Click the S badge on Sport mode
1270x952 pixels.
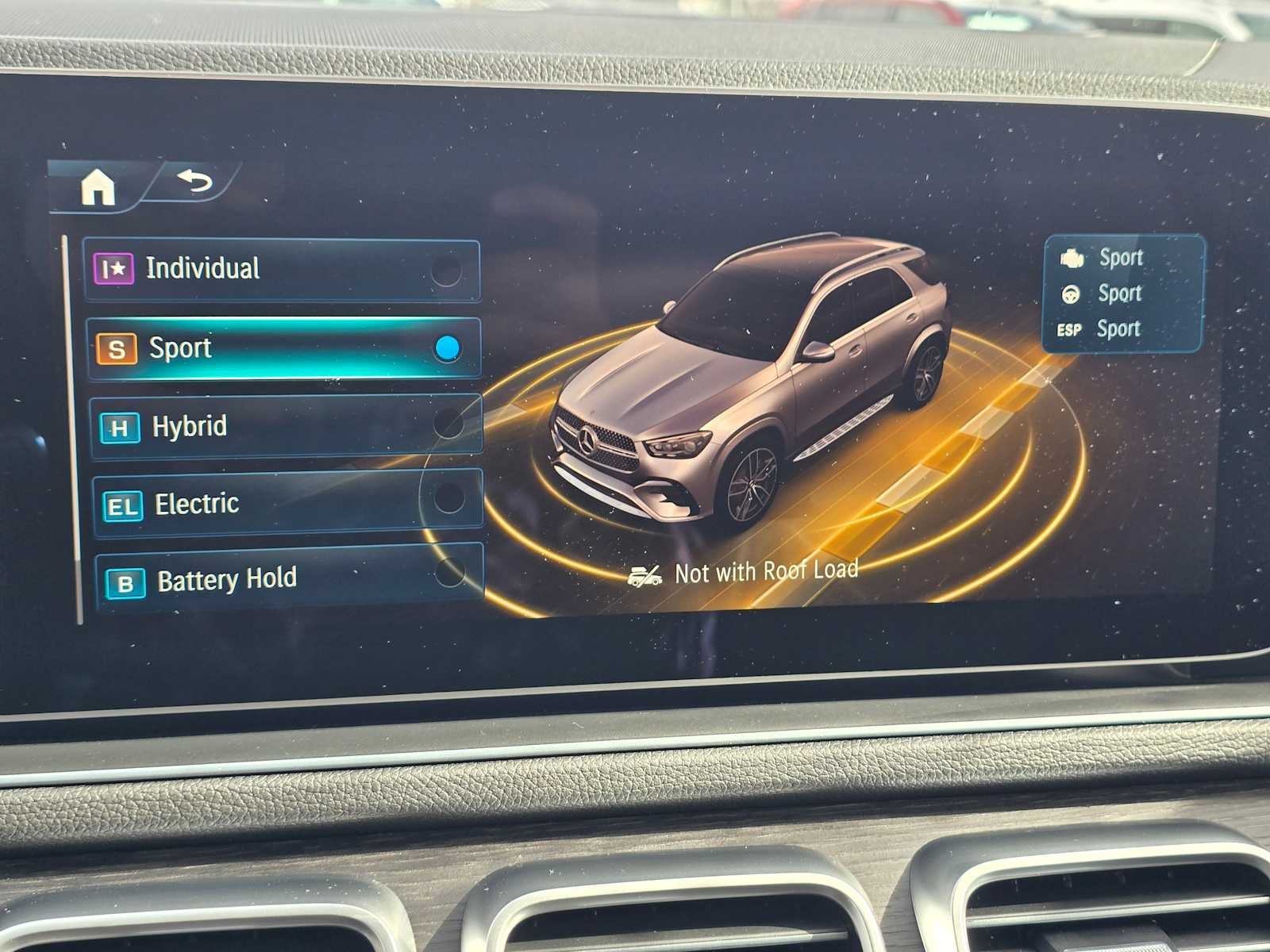(x=117, y=347)
